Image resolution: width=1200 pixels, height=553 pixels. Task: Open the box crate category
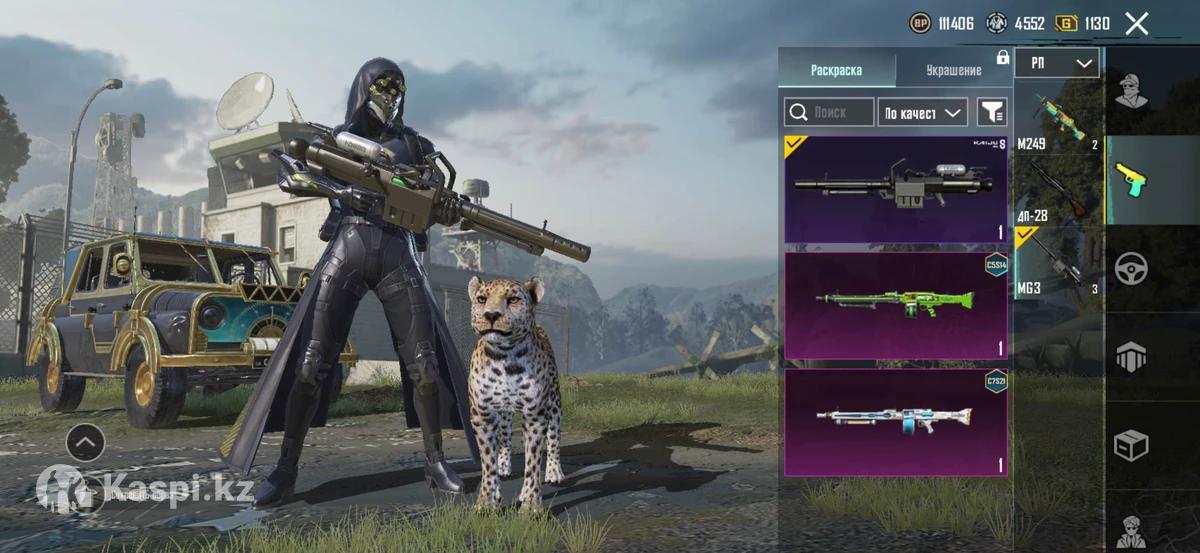1132,444
